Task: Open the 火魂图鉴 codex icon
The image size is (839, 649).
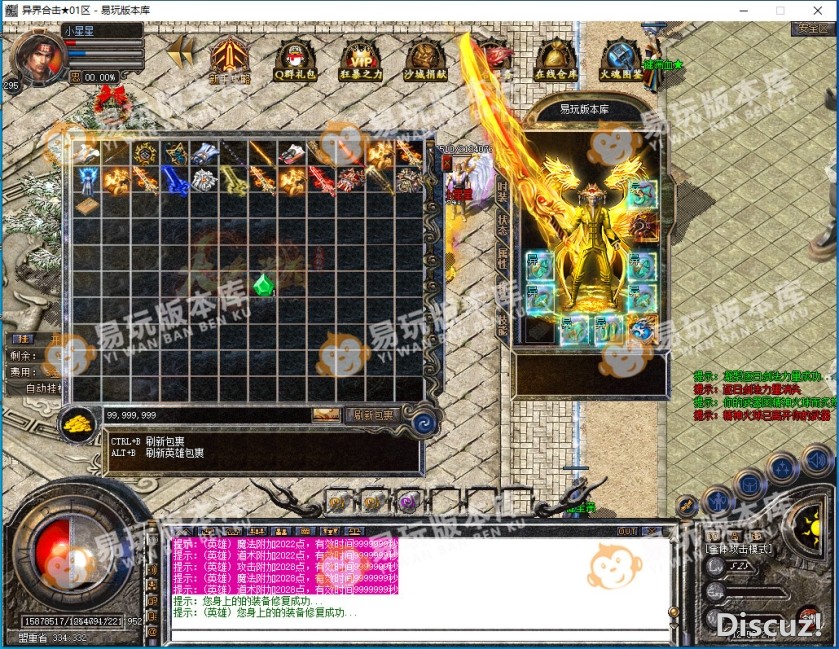Action: coord(620,61)
